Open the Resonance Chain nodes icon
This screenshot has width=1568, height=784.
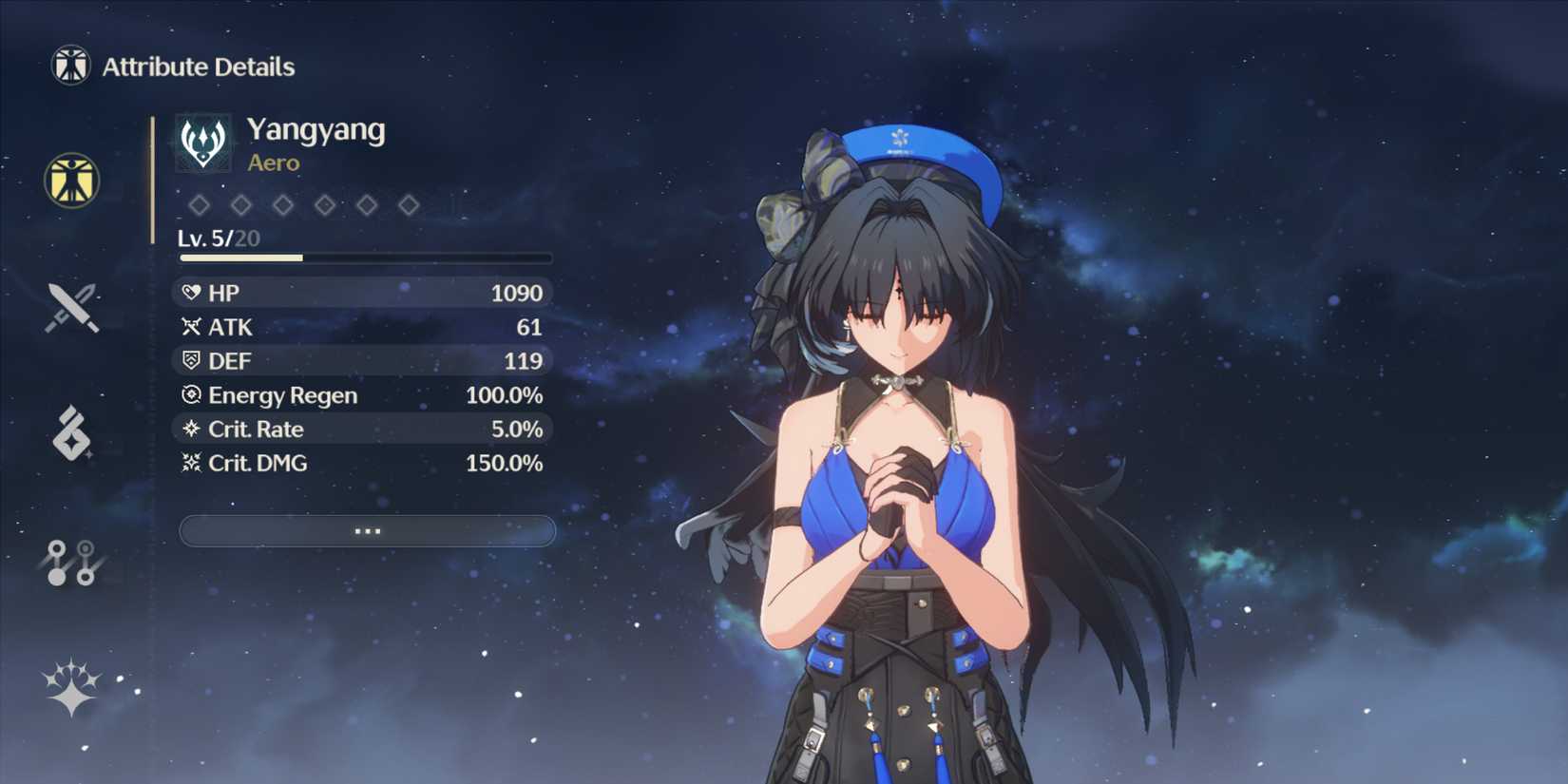coord(69,561)
